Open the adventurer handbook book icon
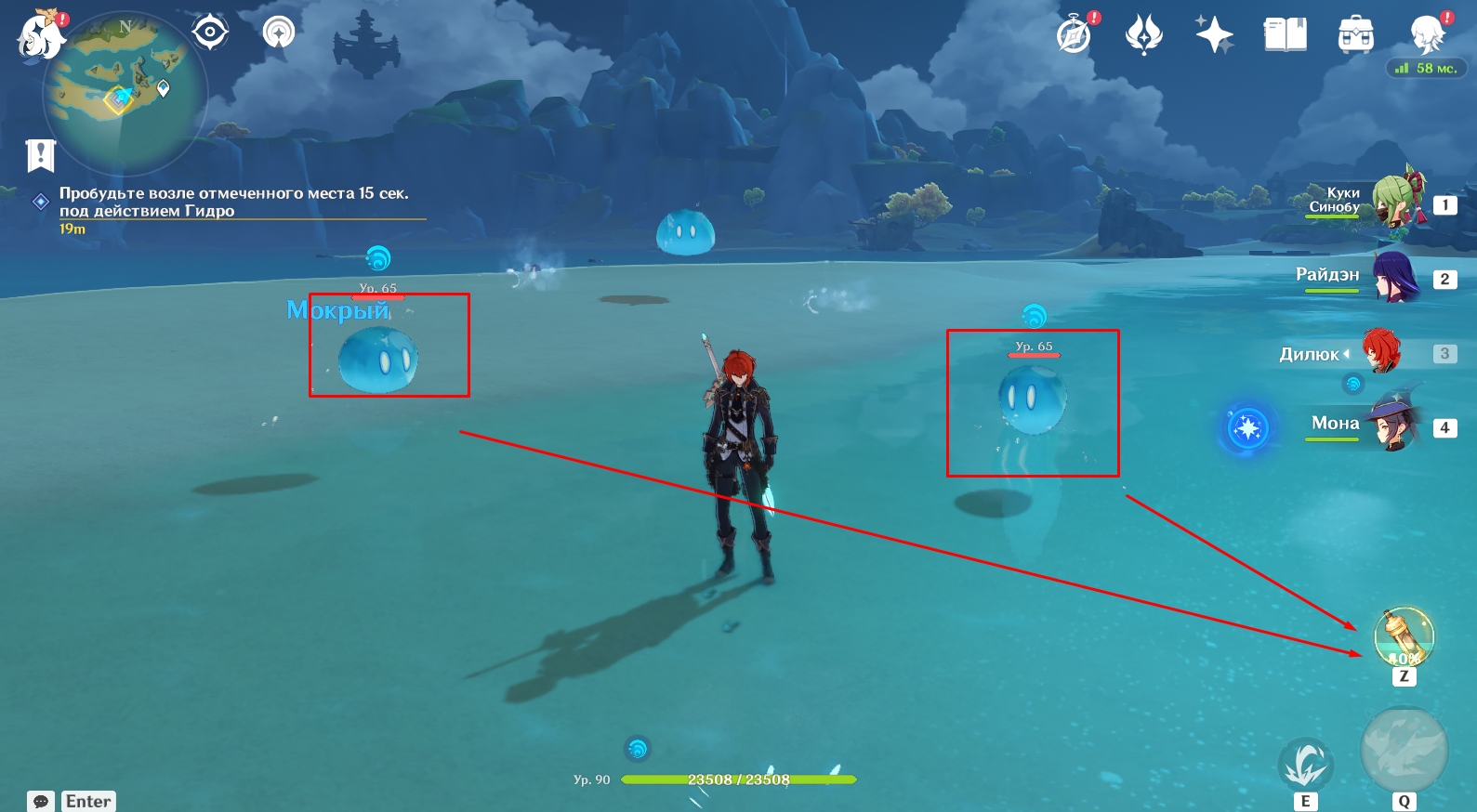 tap(1285, 35)
